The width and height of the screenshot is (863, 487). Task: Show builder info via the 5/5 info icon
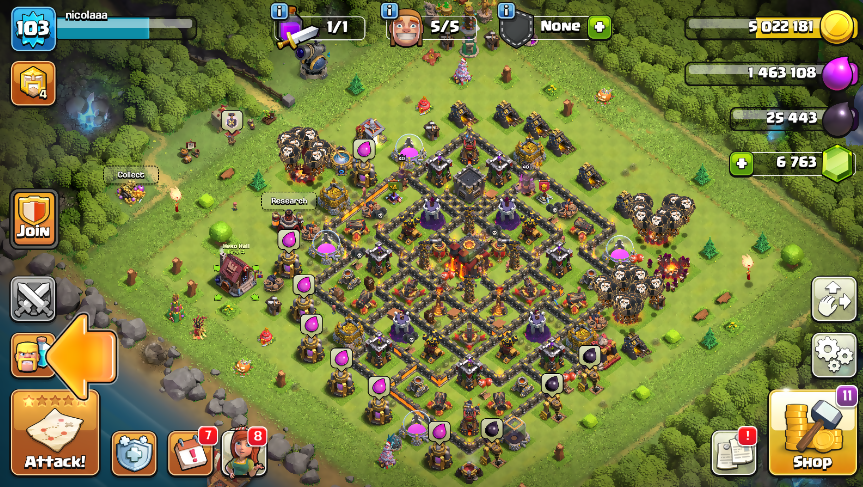tap(390, 10)
